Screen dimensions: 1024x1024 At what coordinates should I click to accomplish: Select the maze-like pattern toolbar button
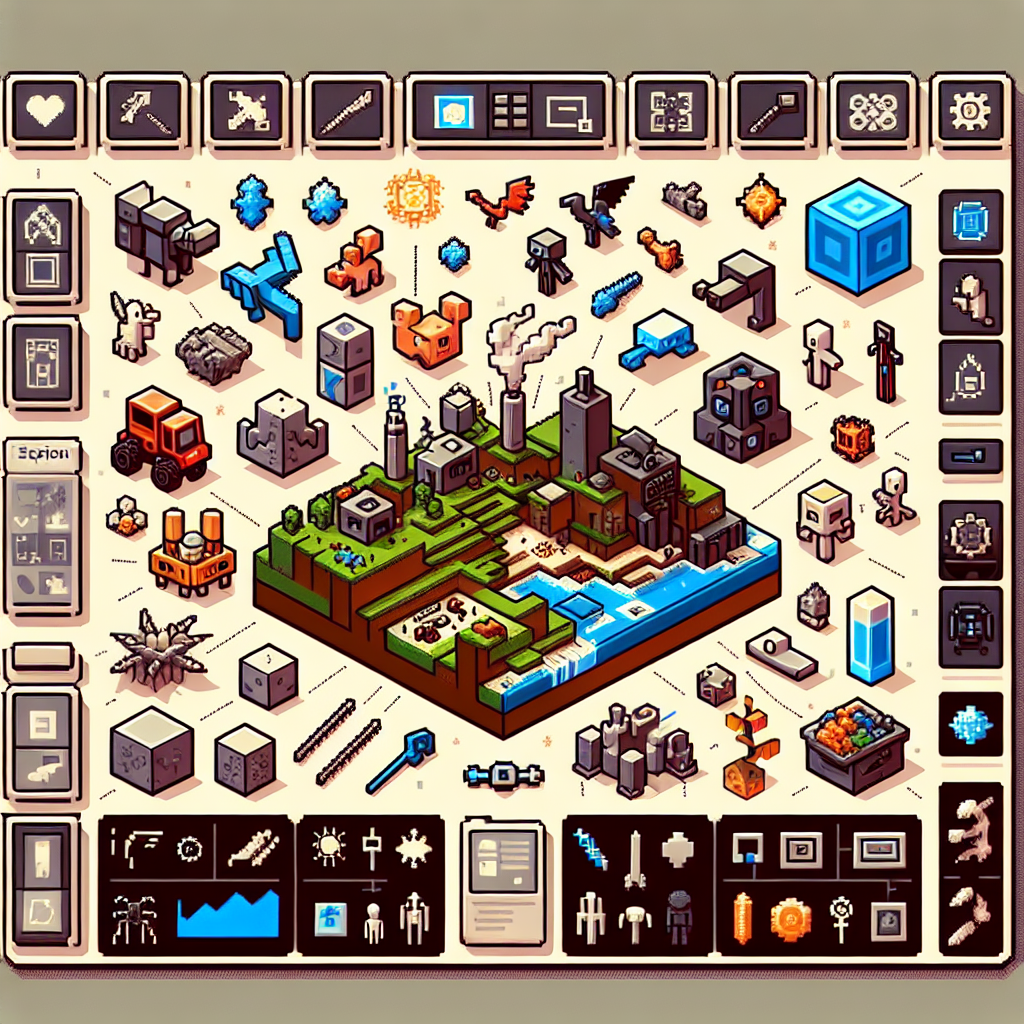[x=670, y=109]
